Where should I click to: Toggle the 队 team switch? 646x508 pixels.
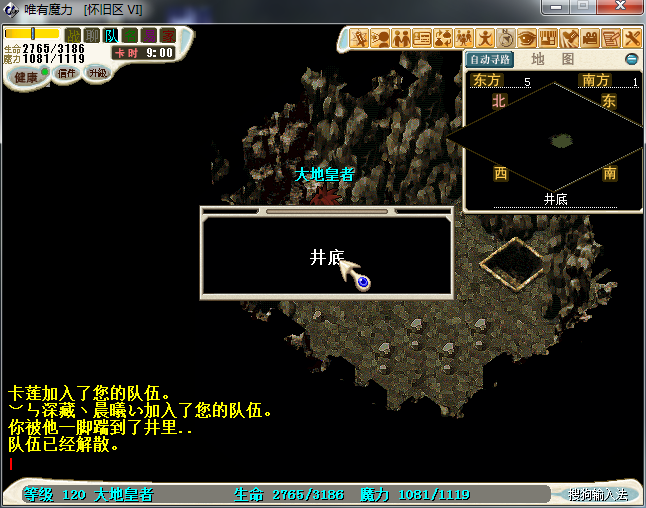click(x=111, y=35)
